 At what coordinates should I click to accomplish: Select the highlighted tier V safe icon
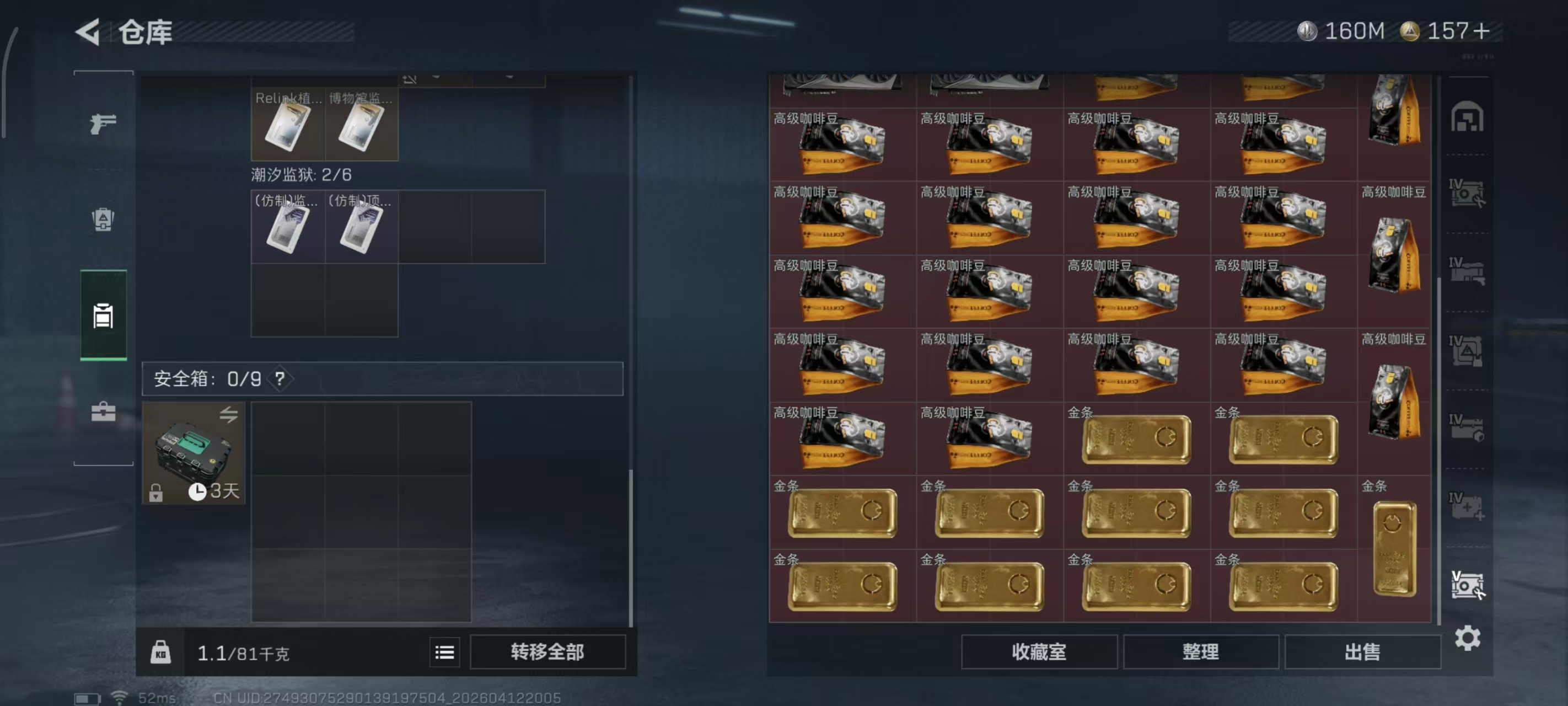point(1467,585)
